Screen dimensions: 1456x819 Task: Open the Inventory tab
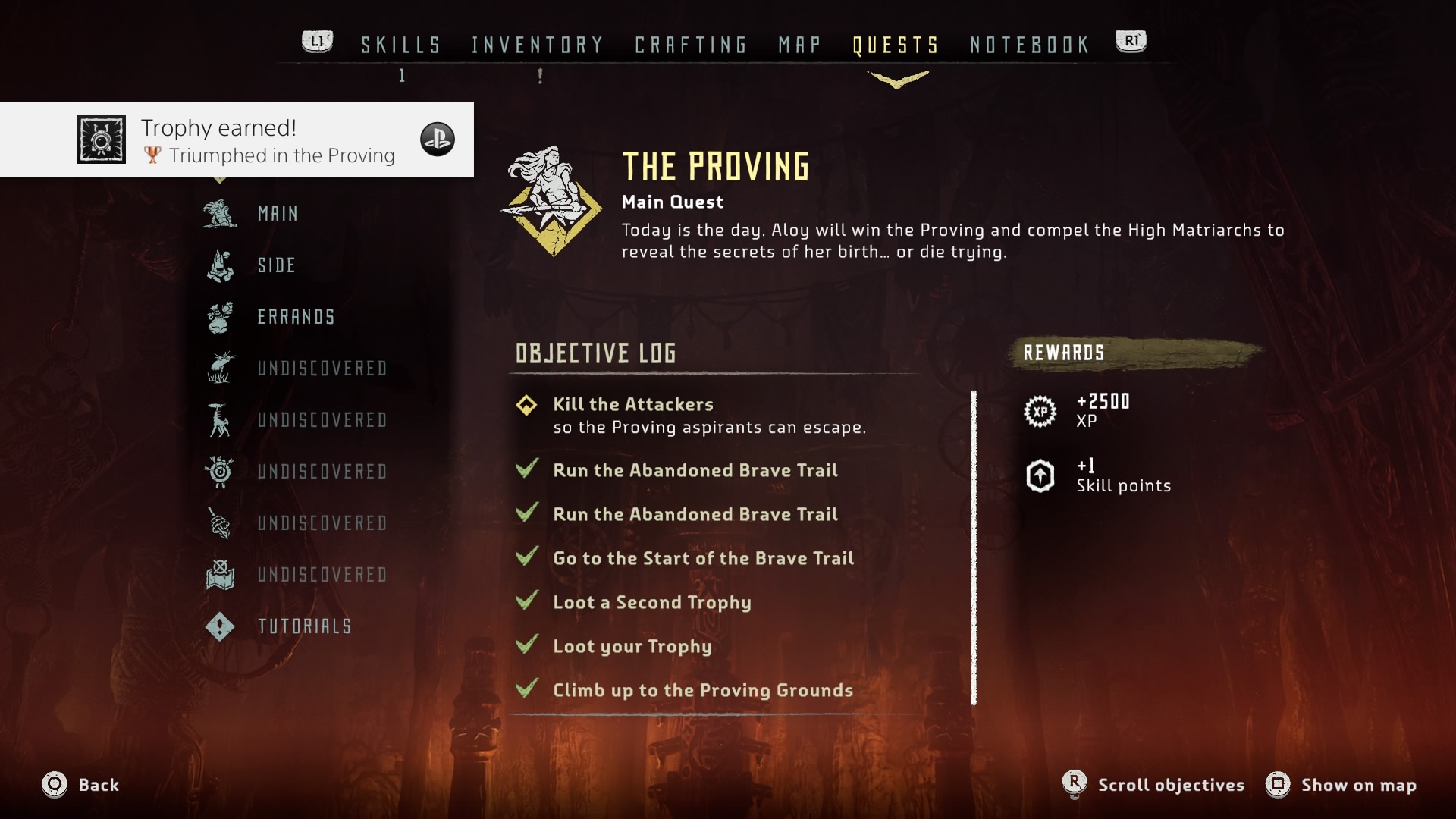point(537,45)
